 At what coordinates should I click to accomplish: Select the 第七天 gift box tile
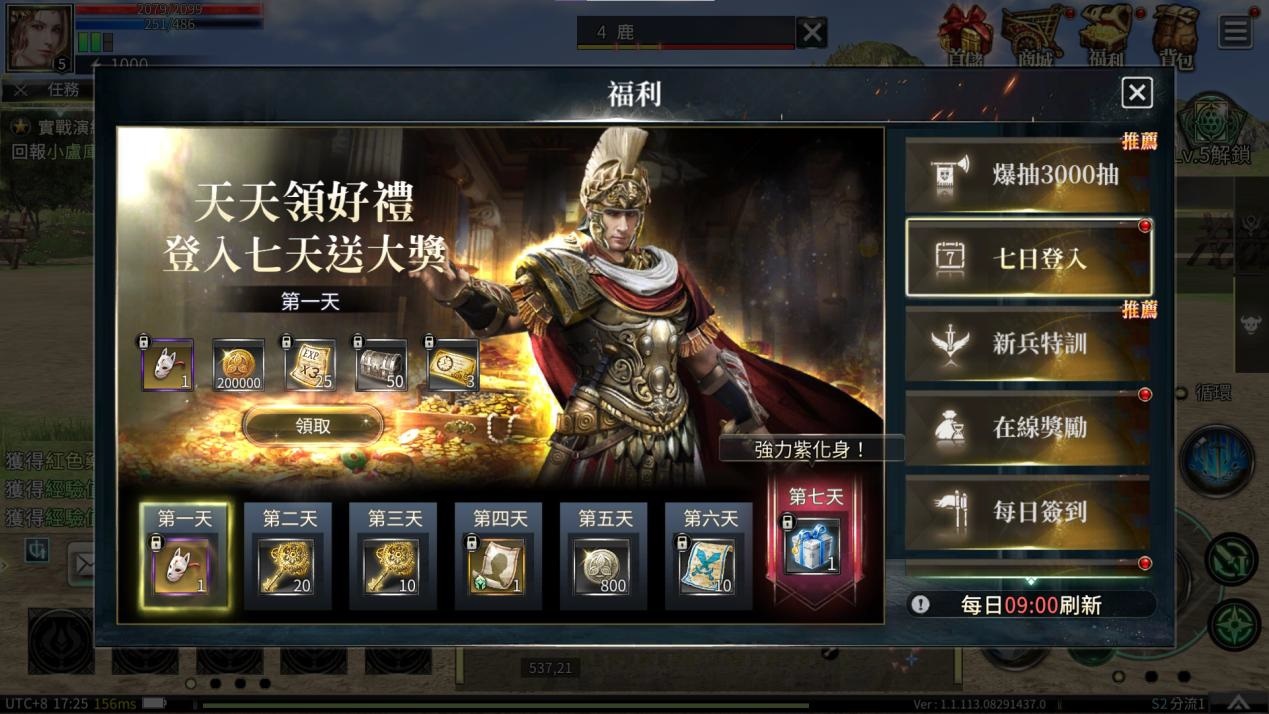click(x=814, y=540)
